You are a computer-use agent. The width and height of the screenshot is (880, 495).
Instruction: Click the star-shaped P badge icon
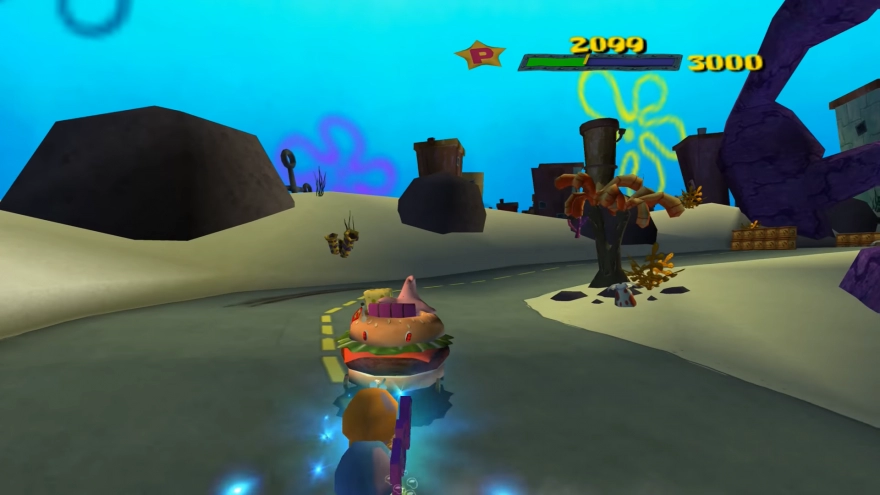[x=480, y=55]
